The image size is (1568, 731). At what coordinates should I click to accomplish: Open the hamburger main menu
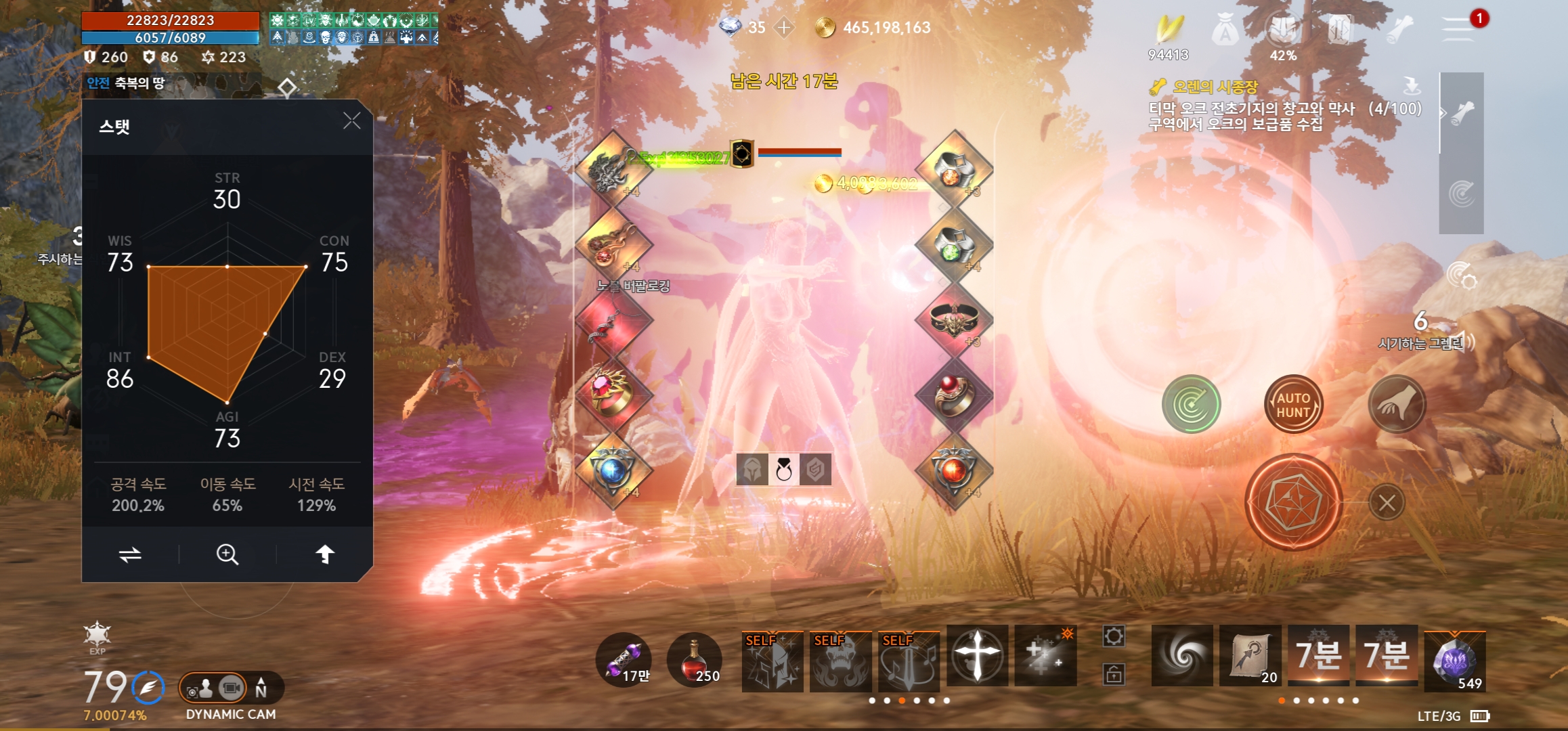point(1458,28)
